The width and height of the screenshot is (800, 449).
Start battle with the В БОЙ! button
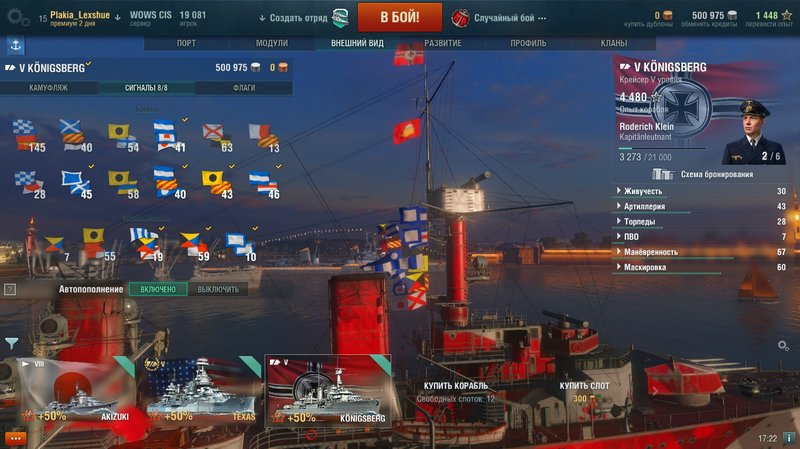400,17
